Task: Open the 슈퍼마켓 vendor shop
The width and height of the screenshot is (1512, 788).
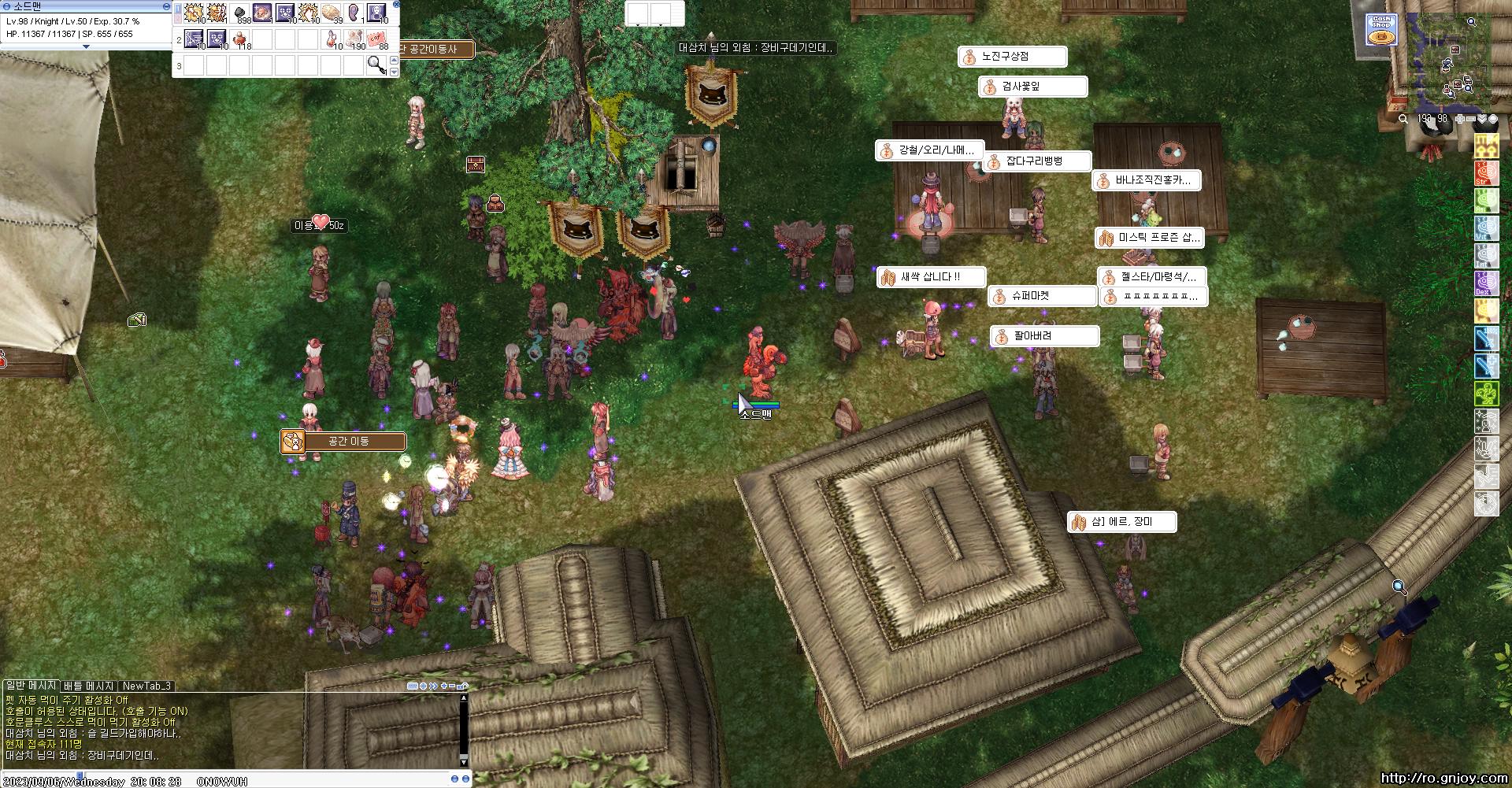Action: (1044, 296)
